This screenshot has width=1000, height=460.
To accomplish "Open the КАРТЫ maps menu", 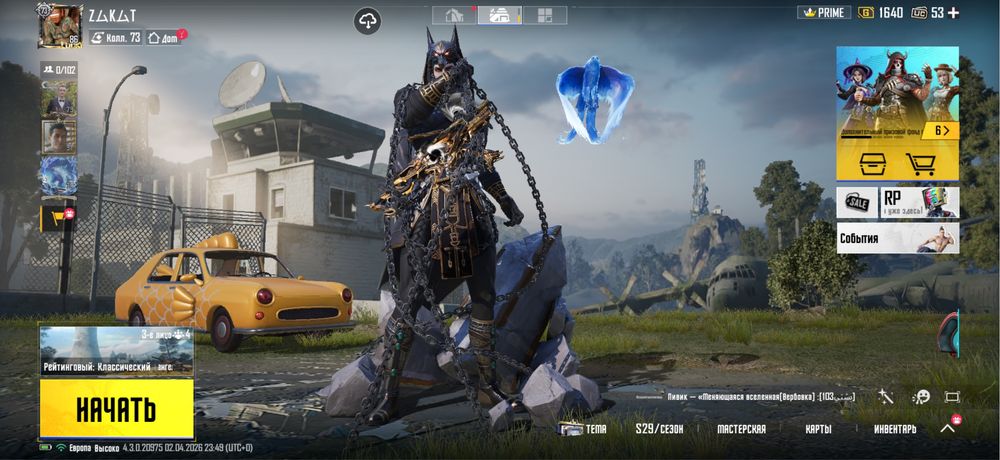I will [819, 429].
